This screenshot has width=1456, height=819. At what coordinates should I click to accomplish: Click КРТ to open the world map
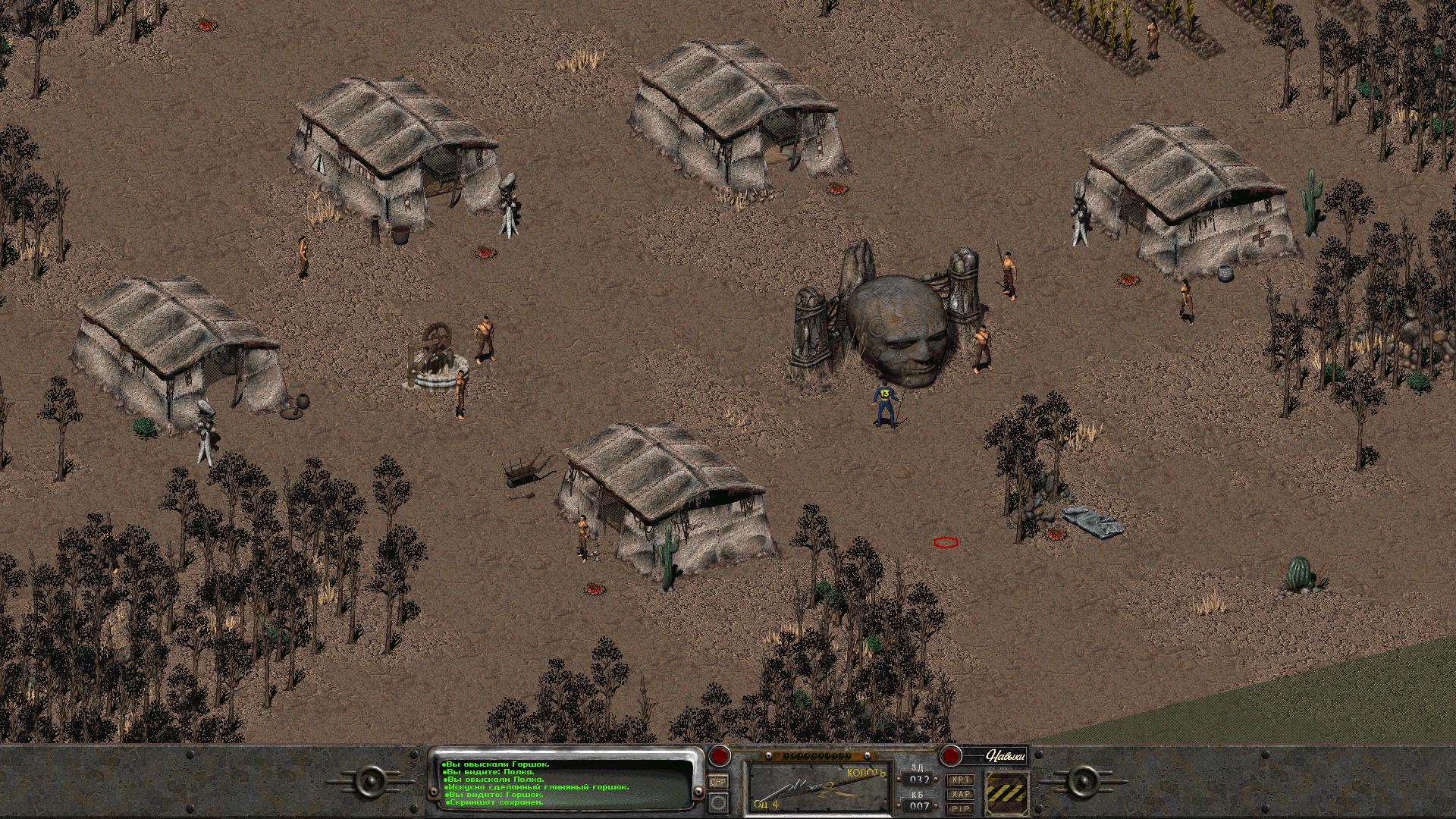[962, 780]
